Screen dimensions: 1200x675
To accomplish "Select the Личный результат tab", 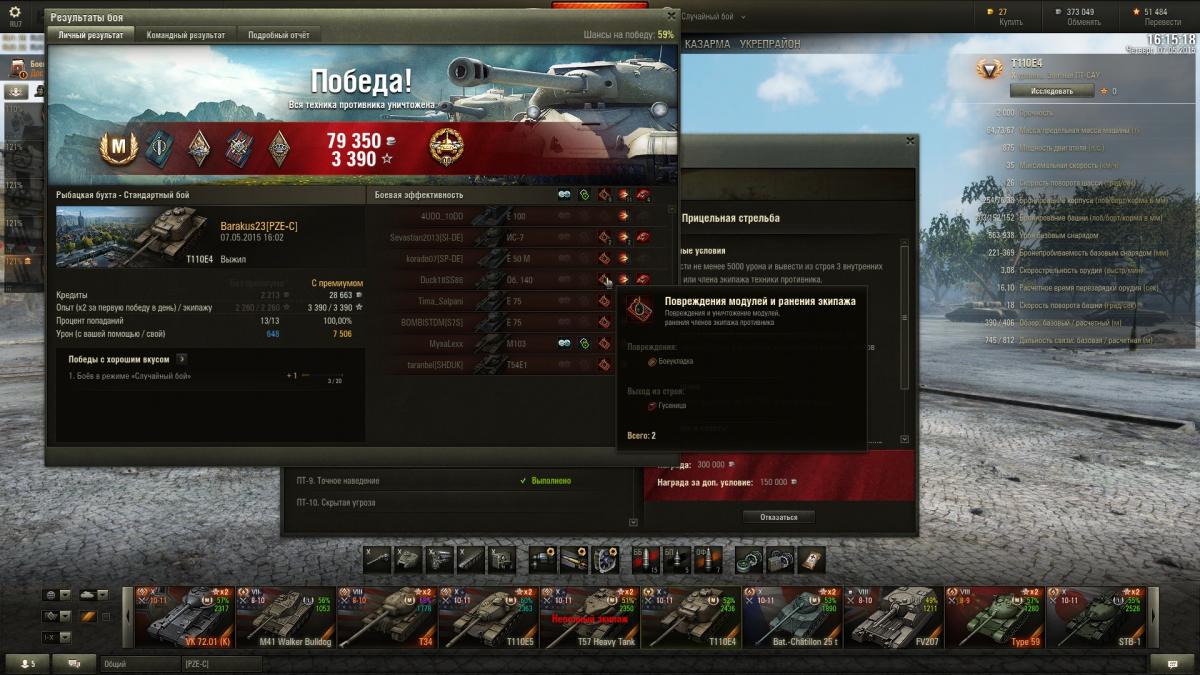I will (x=90, y=35).
